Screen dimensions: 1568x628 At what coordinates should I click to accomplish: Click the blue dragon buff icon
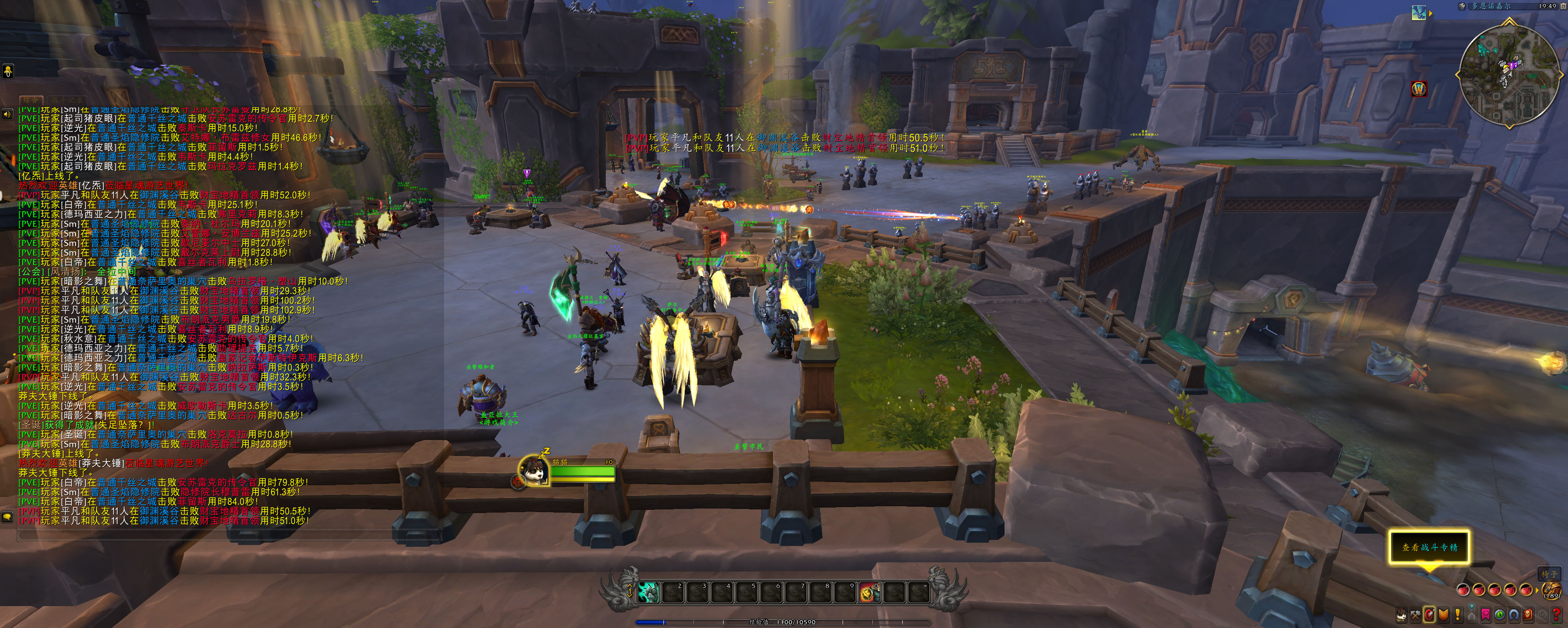[1419, 12]
